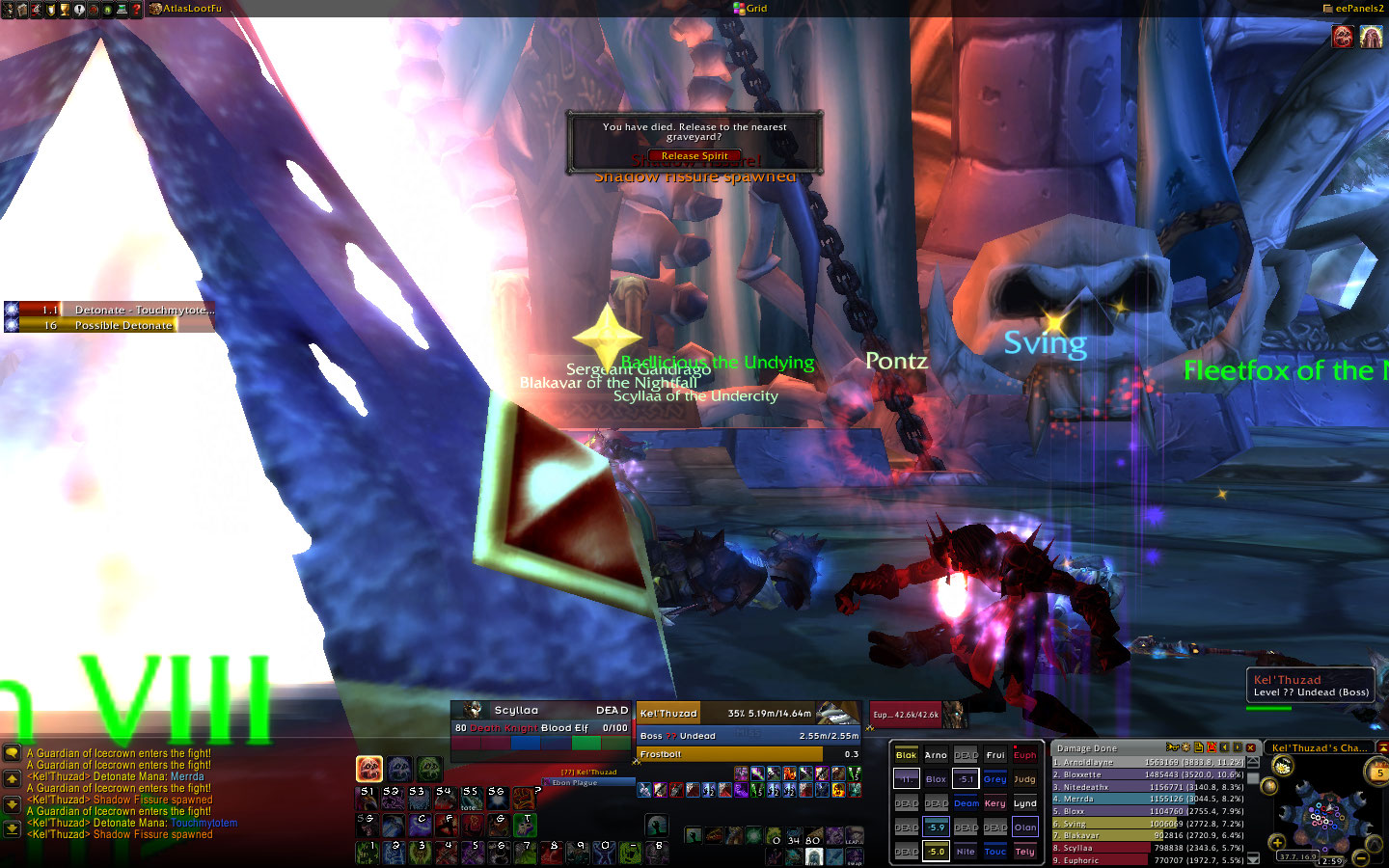This screenshot has width=1389, height=868.
Task: Select Arnoldlayne row in Damage Done
Action: (1148, 762)
